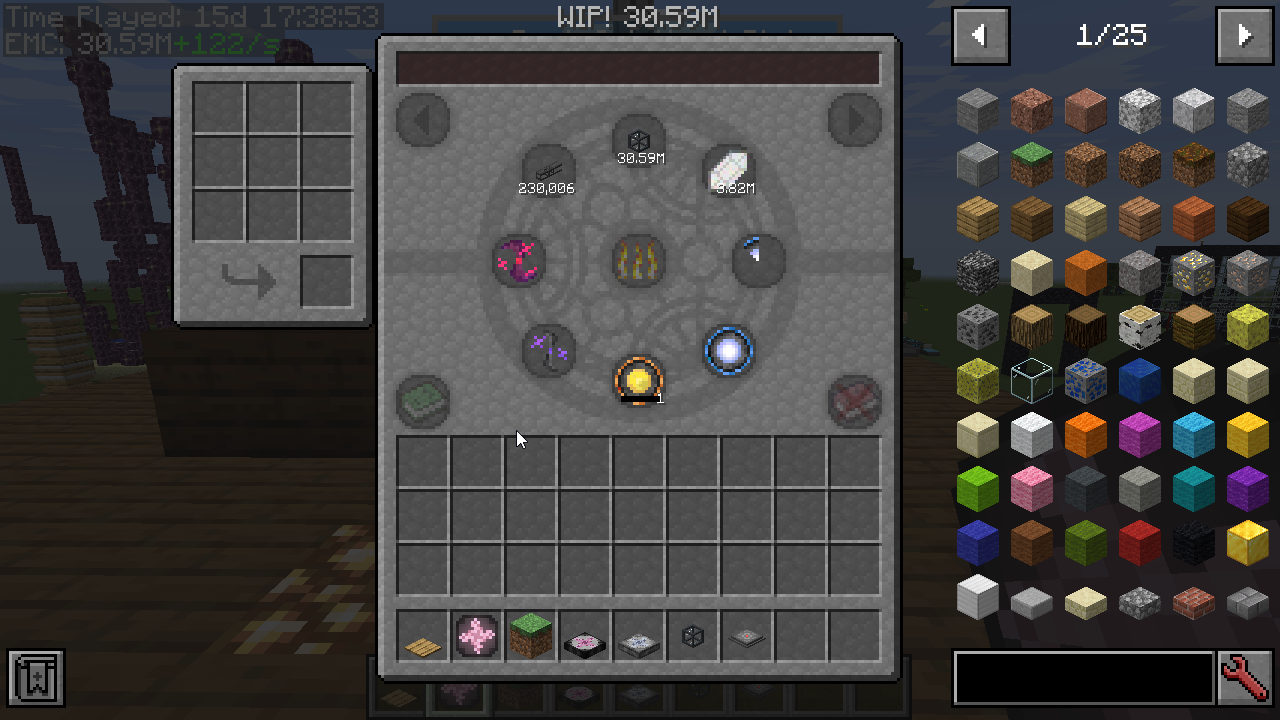This screenshot has height=720, width=1280.
Task: Choose the glass block from item list
Action: (1031, 381)
